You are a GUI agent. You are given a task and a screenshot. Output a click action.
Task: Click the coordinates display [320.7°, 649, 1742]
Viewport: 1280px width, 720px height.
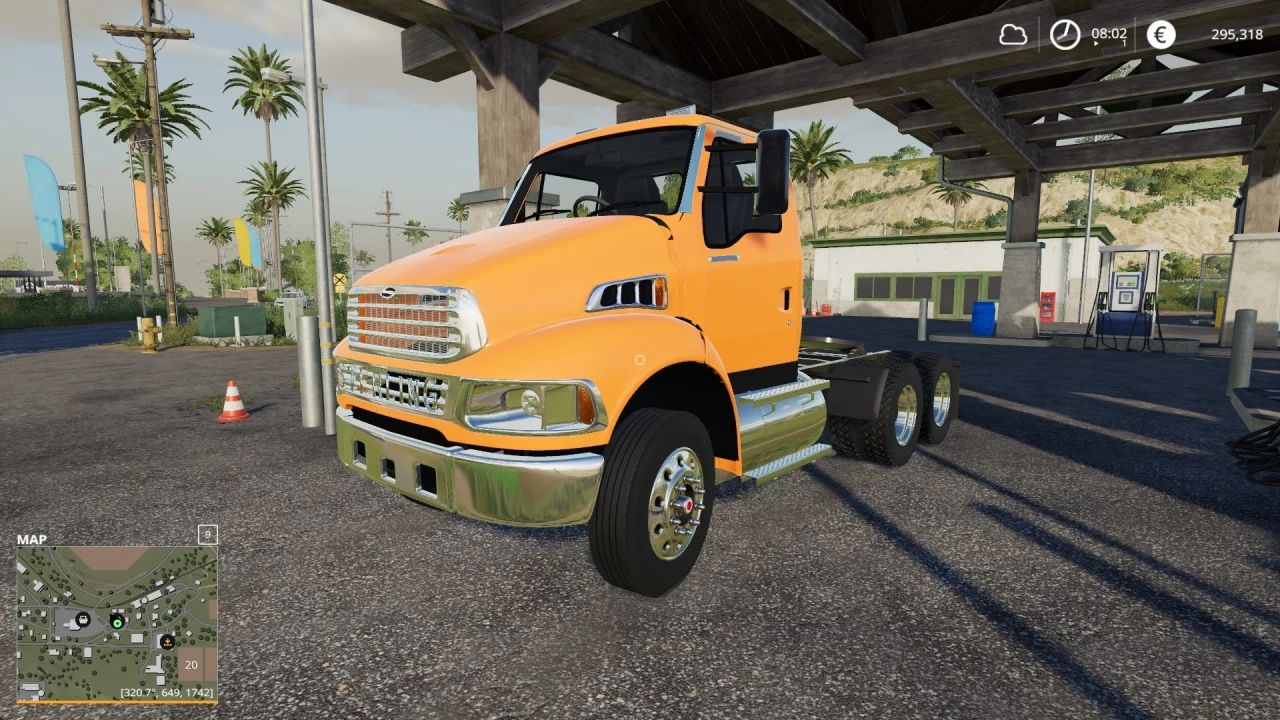tap(165, 692)
